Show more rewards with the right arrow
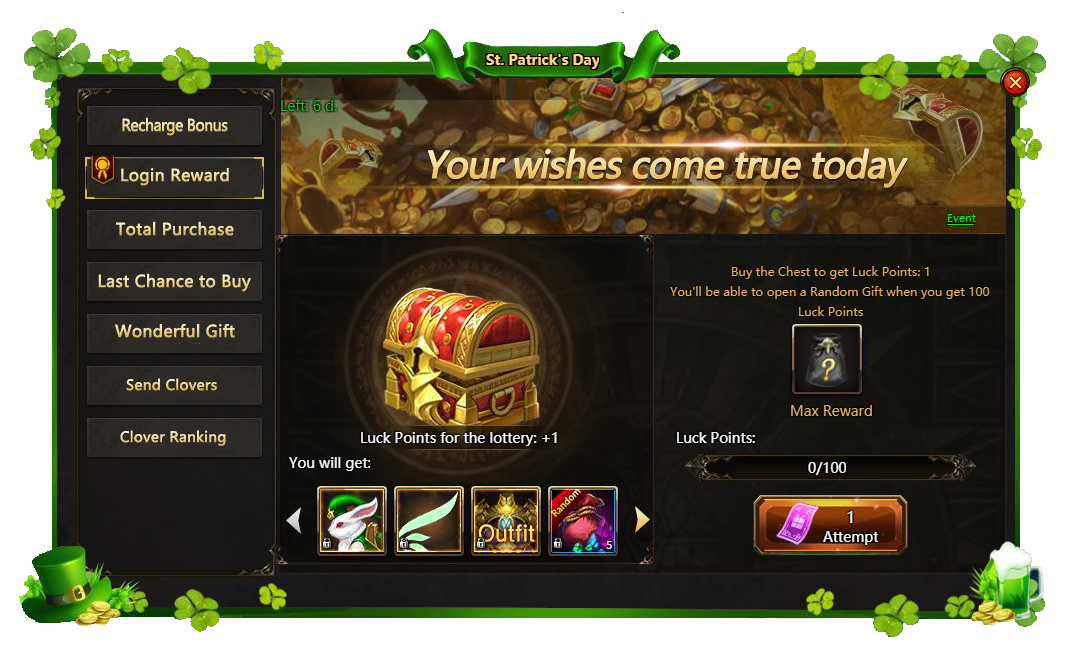The image size is (1074, 657). 642,520
